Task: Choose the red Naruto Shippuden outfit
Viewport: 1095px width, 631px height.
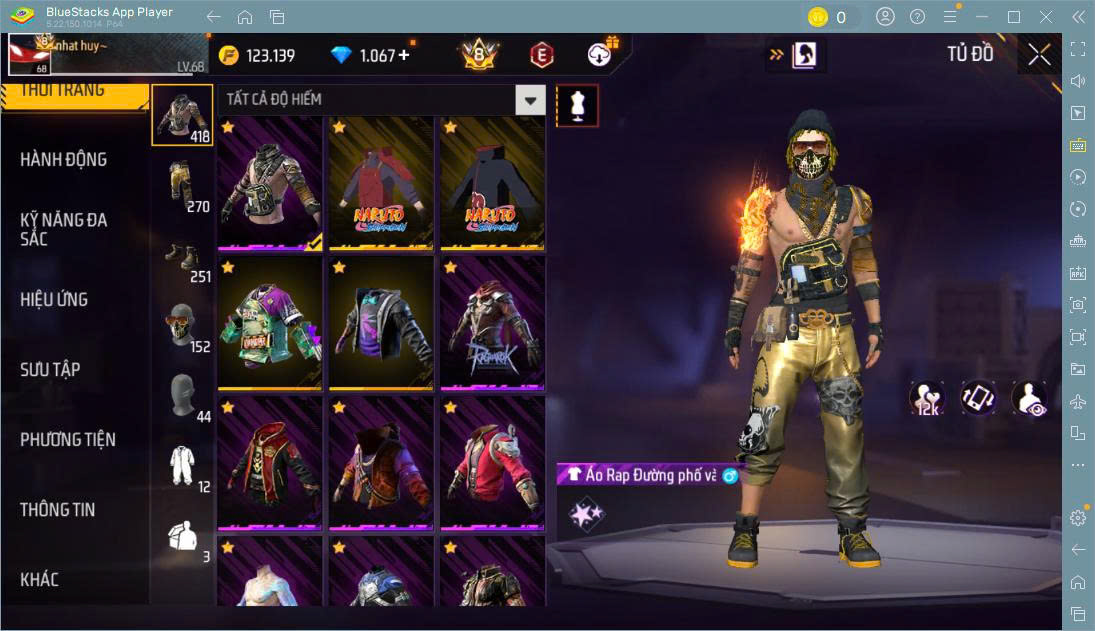Action: coord(381,182)
